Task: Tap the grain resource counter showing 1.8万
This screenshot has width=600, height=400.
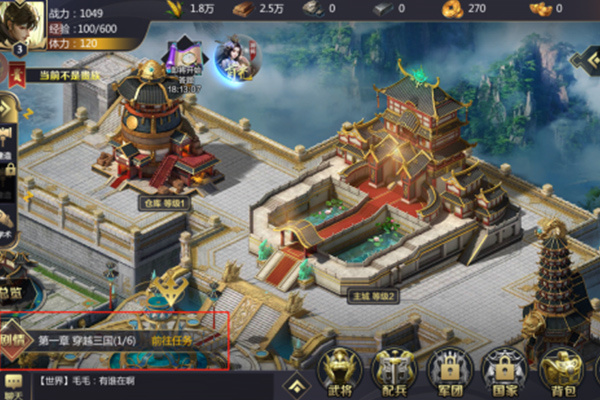Action: click(190, 8)
